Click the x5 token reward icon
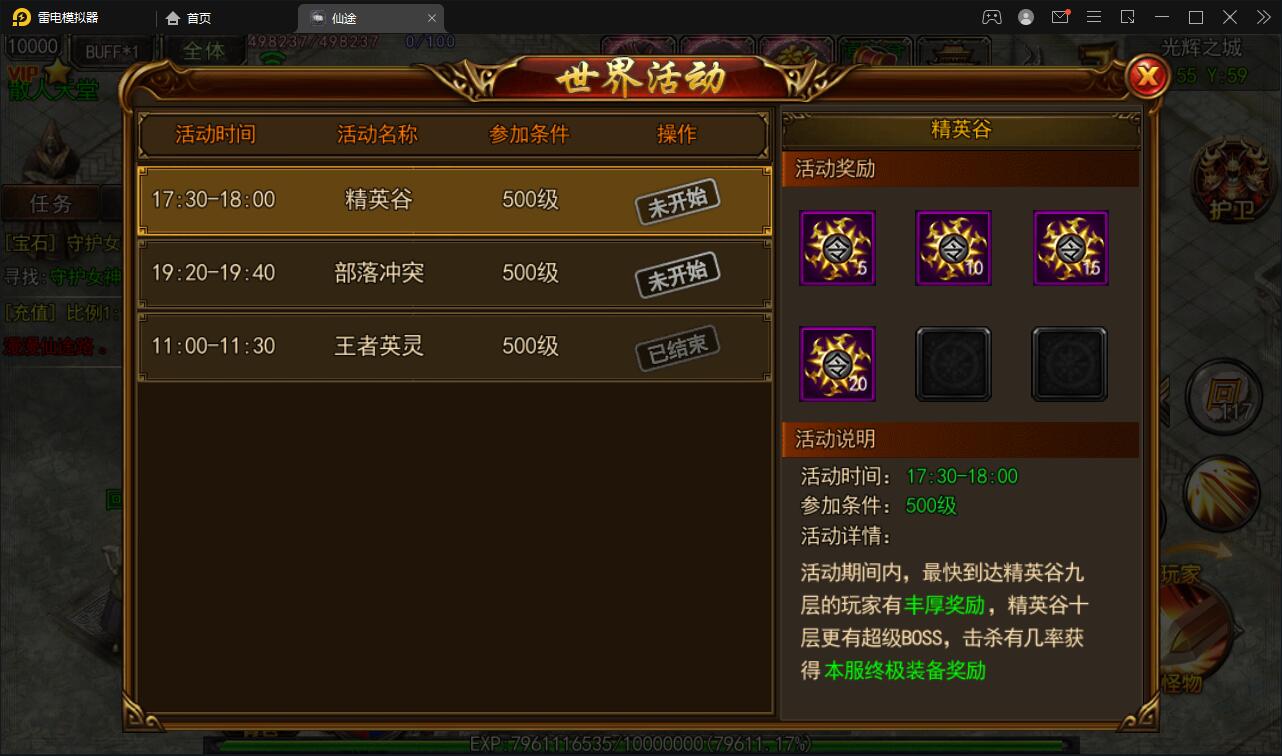Viewport: 1282px width, 756px height. (x=837, y=248)
